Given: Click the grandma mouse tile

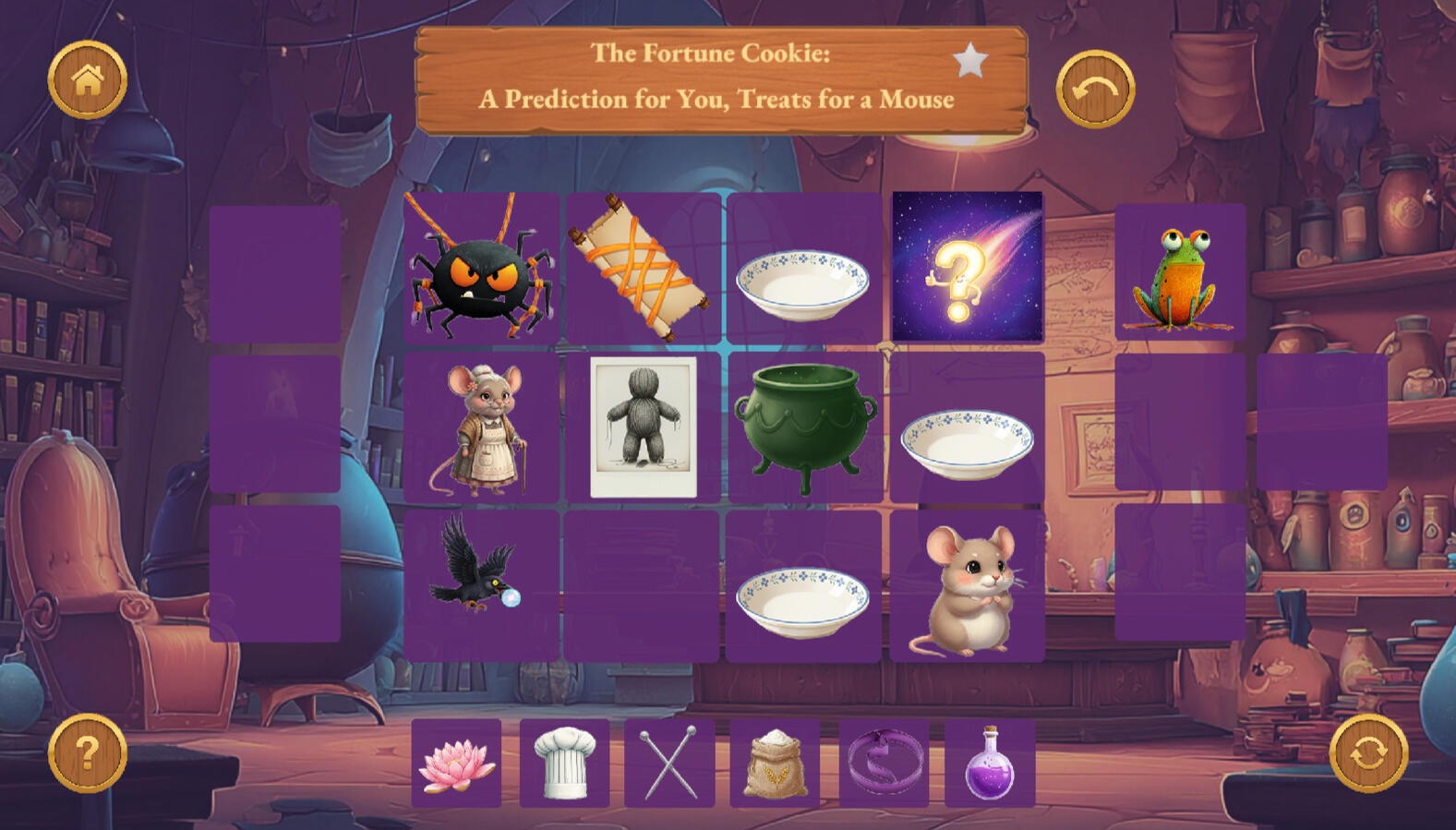Looking at the screenshot, I should (481, 427).
